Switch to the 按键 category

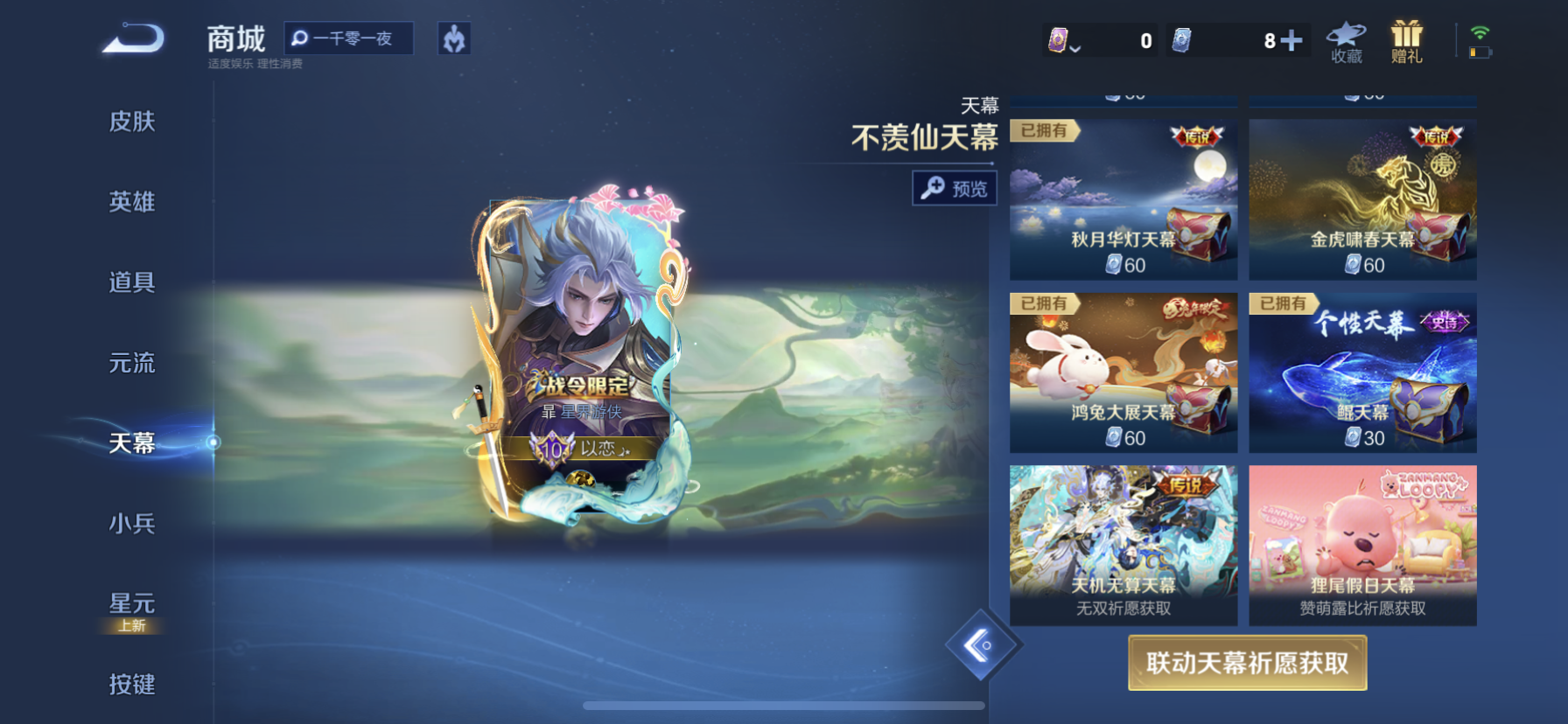(x=132, y=684)
